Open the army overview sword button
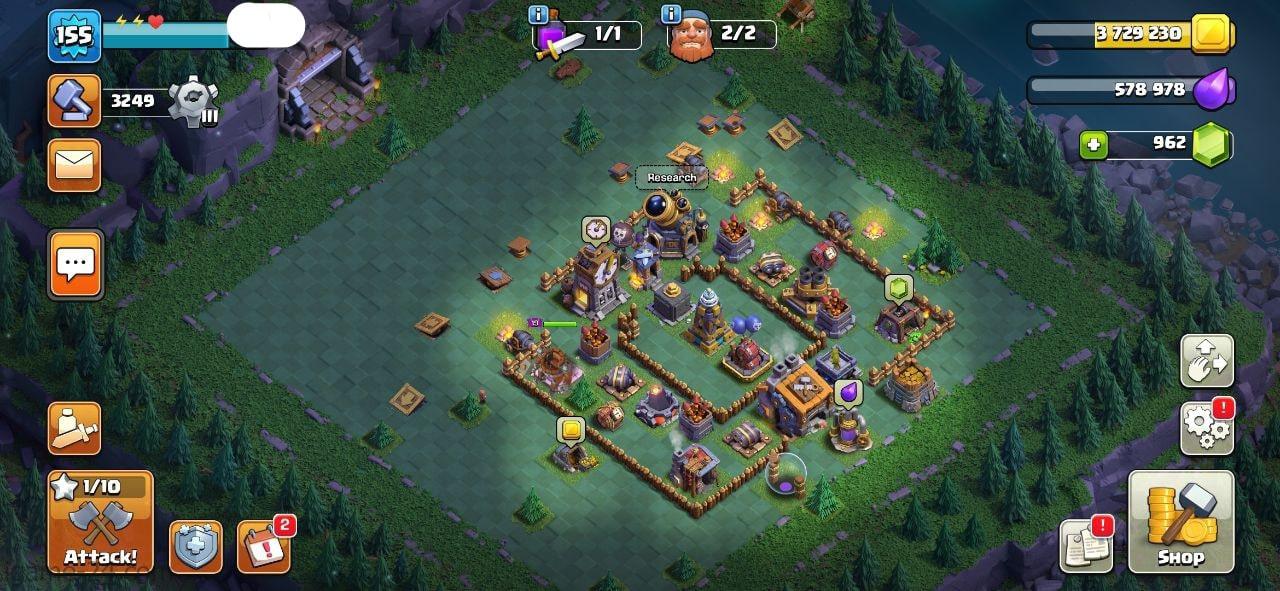This screenshot has width=1280, height=591. (x=75, y=428)
